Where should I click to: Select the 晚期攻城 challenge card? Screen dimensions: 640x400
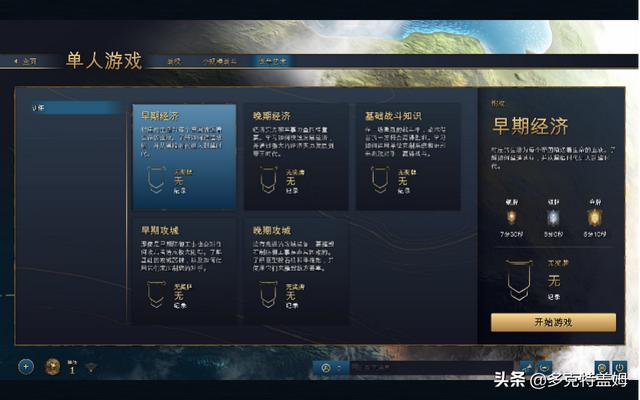(x=295, y=270)
